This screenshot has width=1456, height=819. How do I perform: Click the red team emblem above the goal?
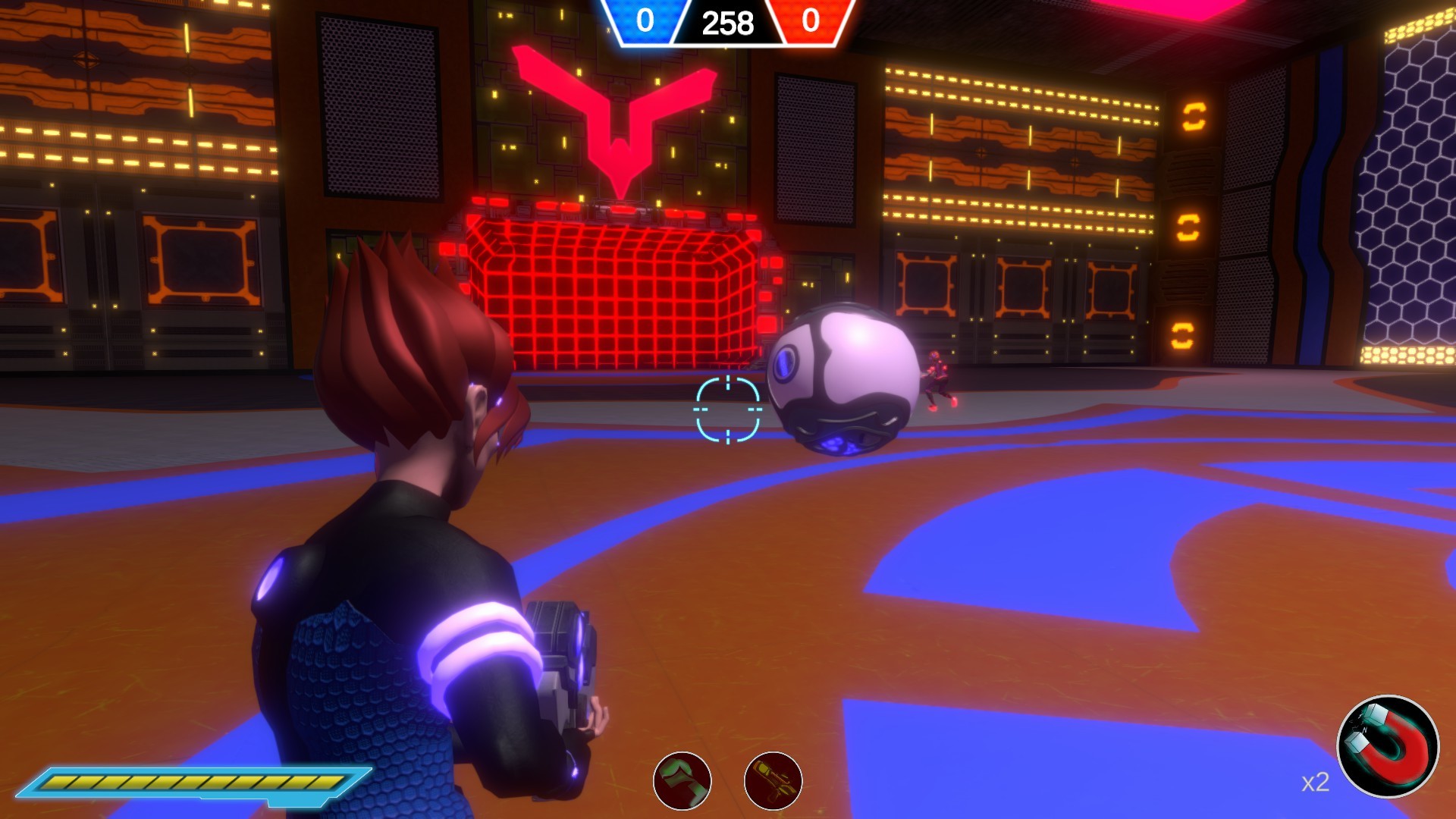click(x=618, y=121)
